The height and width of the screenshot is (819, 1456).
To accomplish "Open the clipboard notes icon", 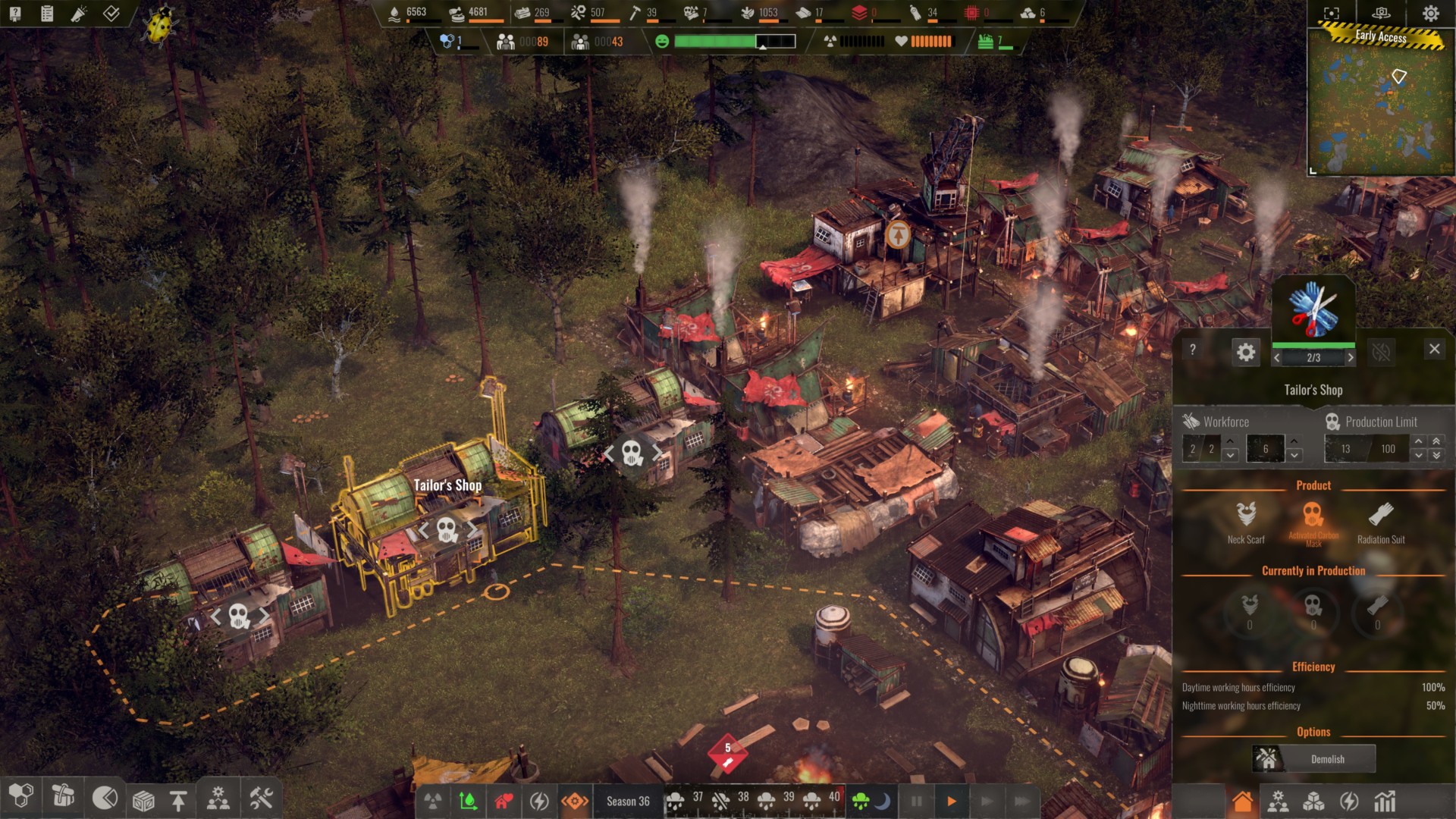I will (47, 14).
